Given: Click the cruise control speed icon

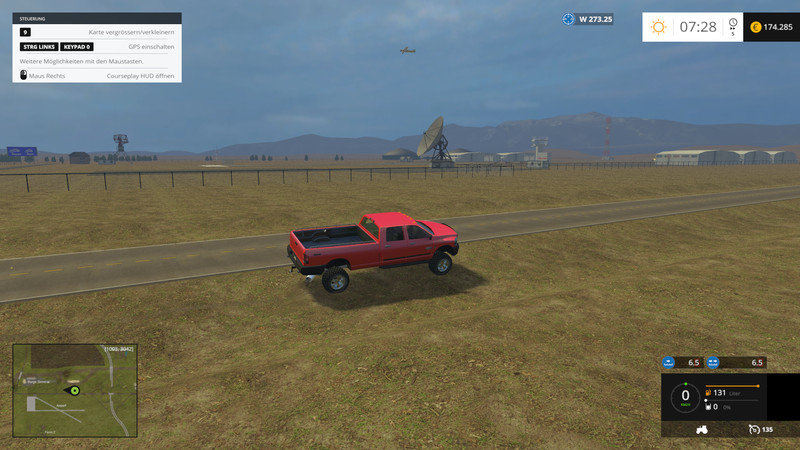Looking at the screenshot, I should tap(752, 429).
